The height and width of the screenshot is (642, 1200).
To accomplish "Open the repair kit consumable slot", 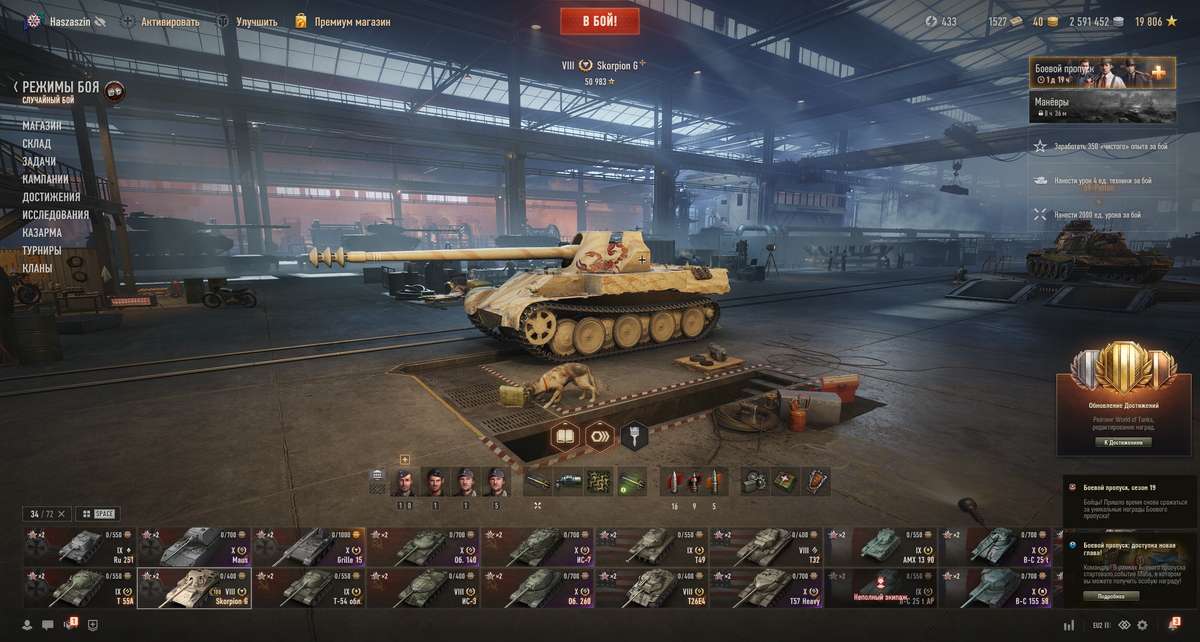I will click(752, 482).
